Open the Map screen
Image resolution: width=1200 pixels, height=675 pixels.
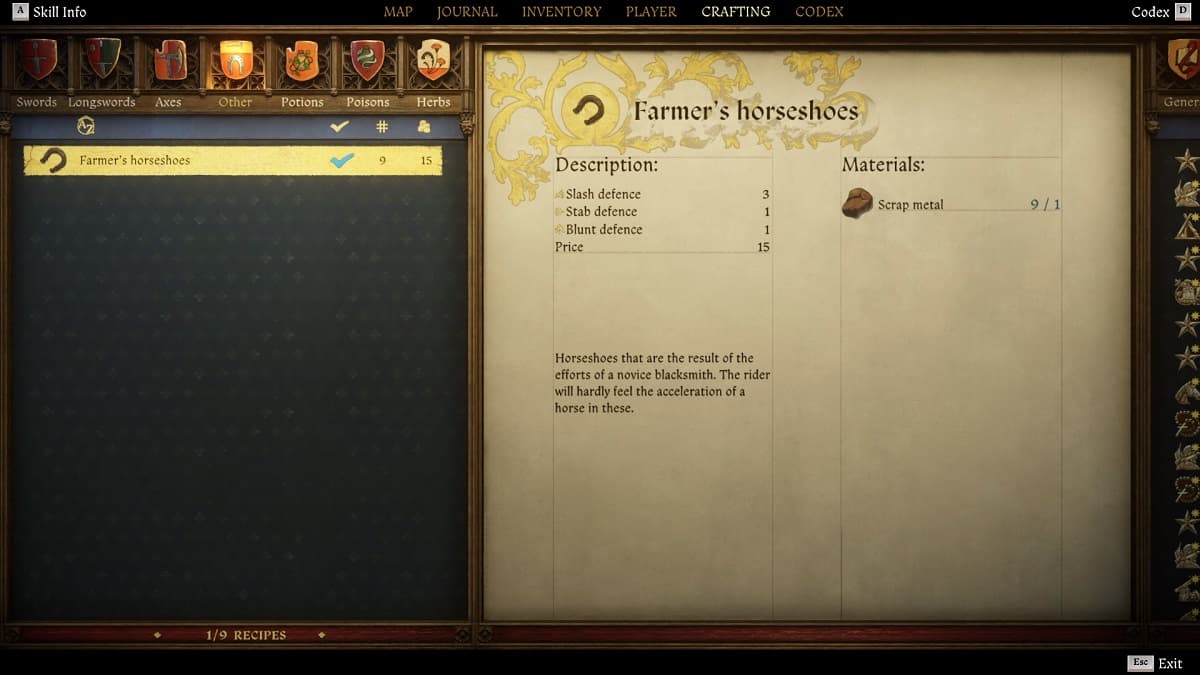(x=398, y=12)
